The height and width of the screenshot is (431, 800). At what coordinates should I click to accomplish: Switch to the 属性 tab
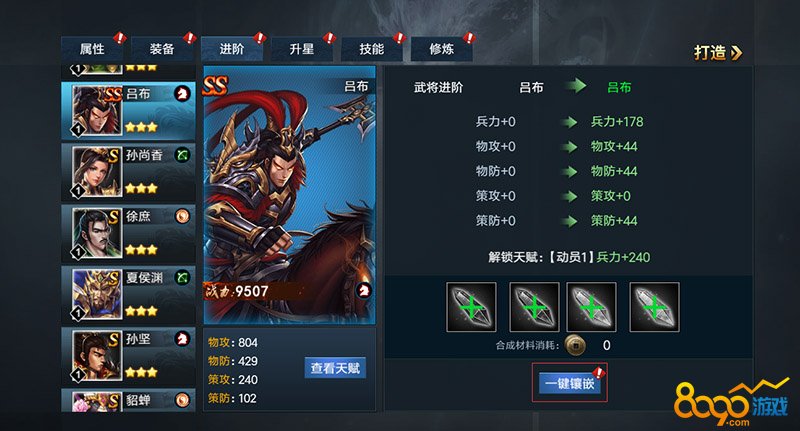click(92, 49)
